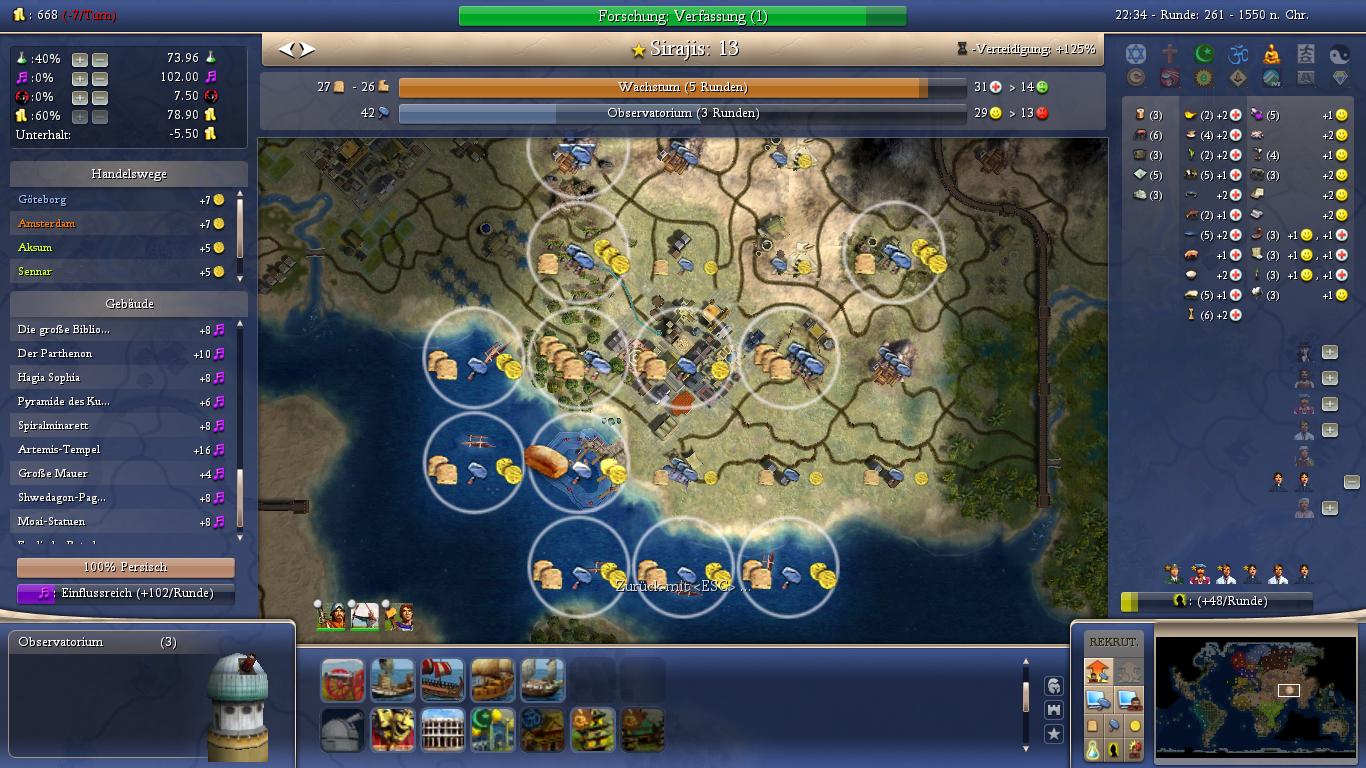The height and width of the screenshot is (768, 1366).
Task: Toggle the REKRUT draft button
Action: tap(1112, 642)
